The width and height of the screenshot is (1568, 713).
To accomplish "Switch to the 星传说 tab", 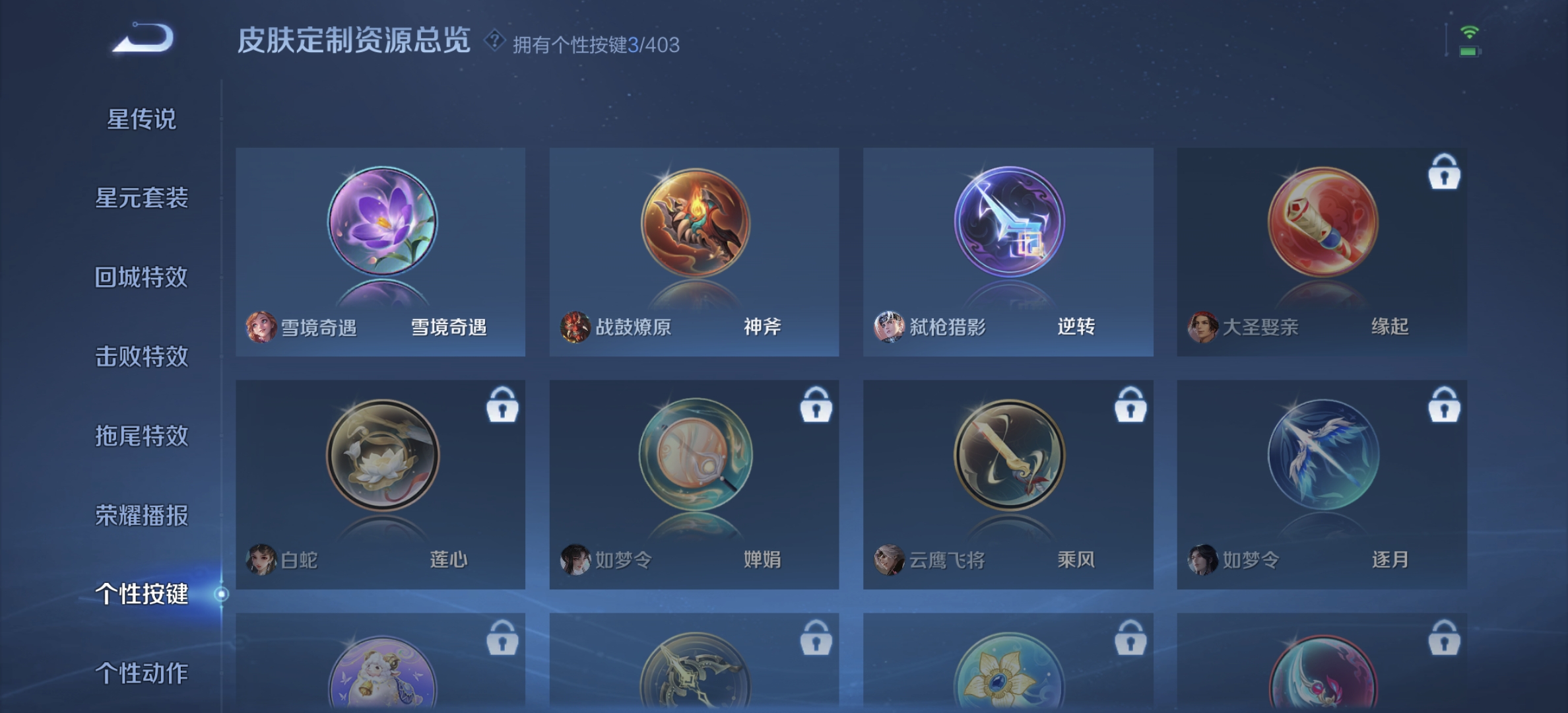I will pyautogui.click(x=143, y=119).
